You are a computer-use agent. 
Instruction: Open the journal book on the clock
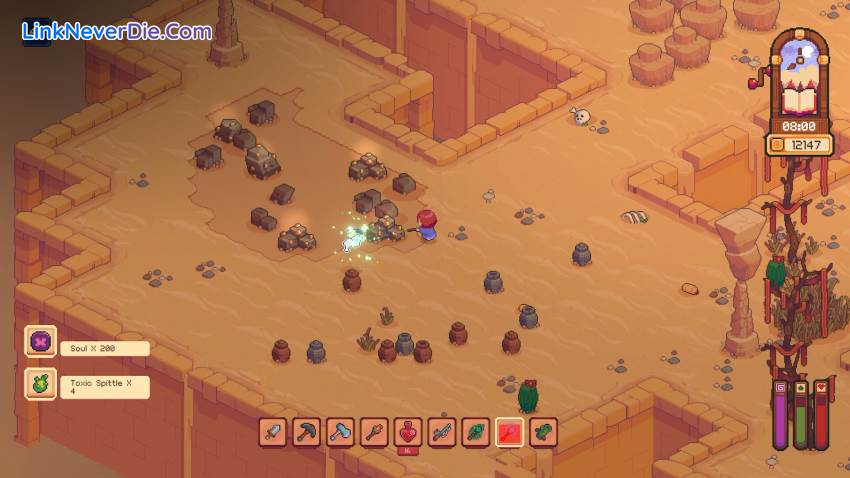pos(798,99)
